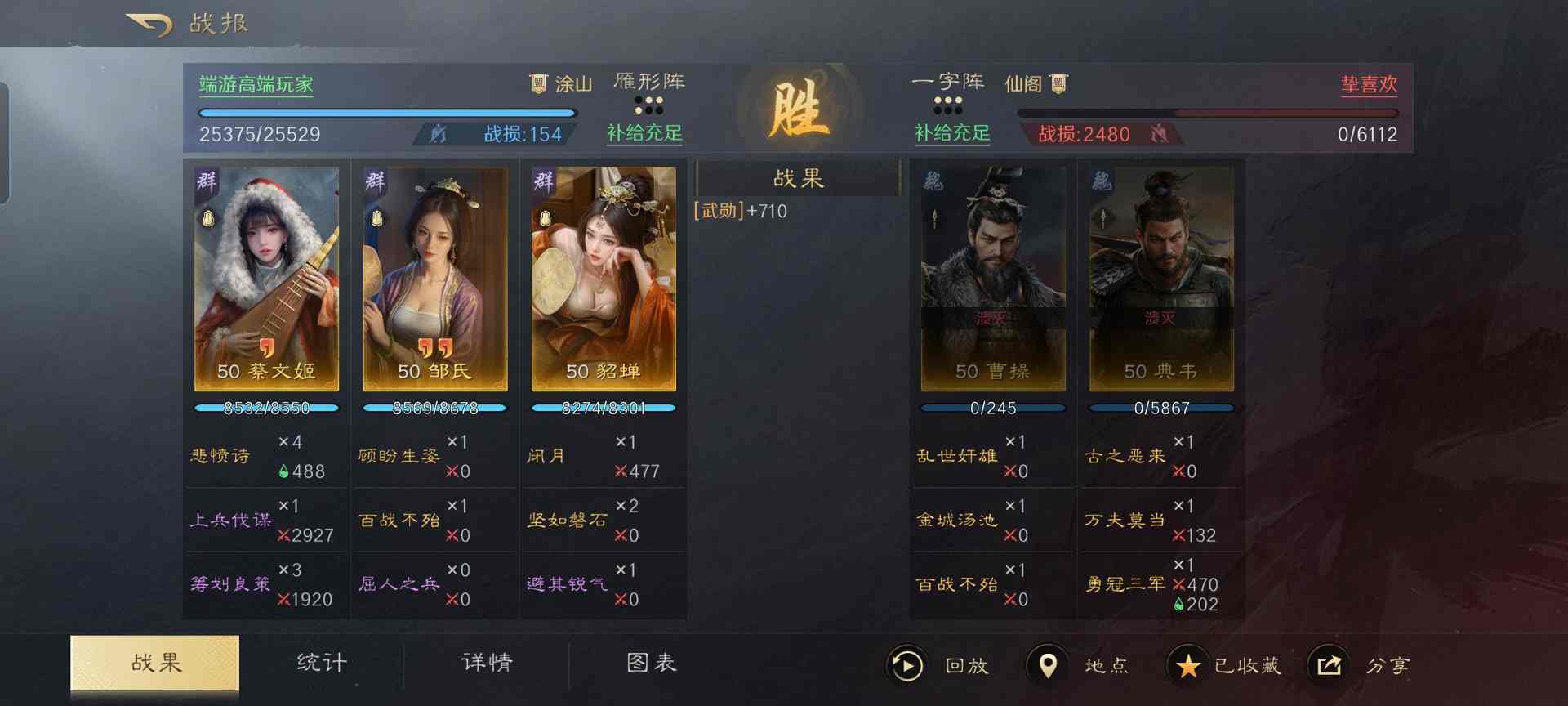Tap the 分享 share icon

1329,666
